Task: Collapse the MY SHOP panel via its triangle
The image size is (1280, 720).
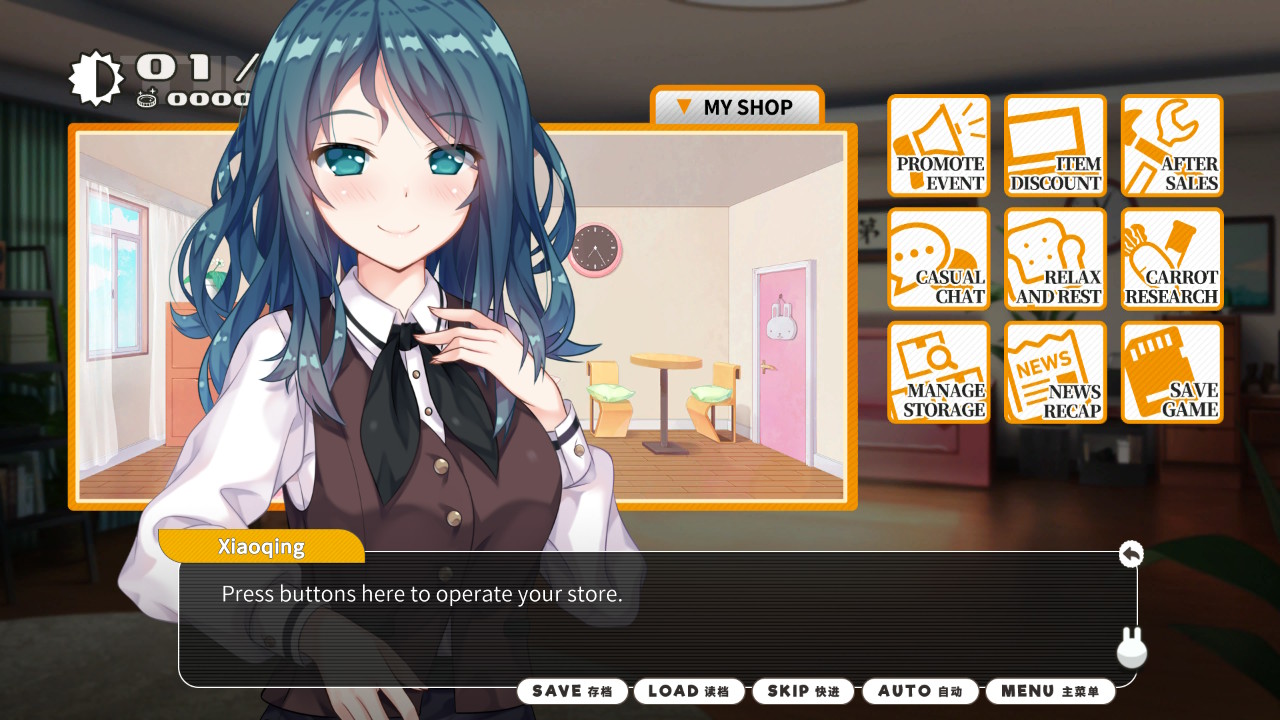Action: (x=685, y=107)
